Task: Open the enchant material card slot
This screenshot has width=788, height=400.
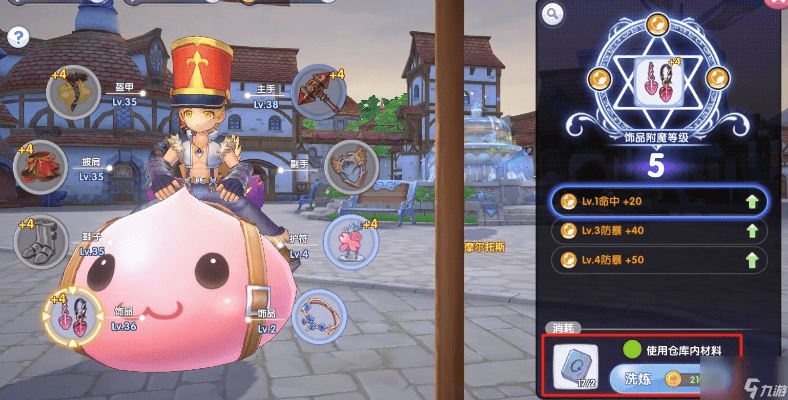Action: 574,366
